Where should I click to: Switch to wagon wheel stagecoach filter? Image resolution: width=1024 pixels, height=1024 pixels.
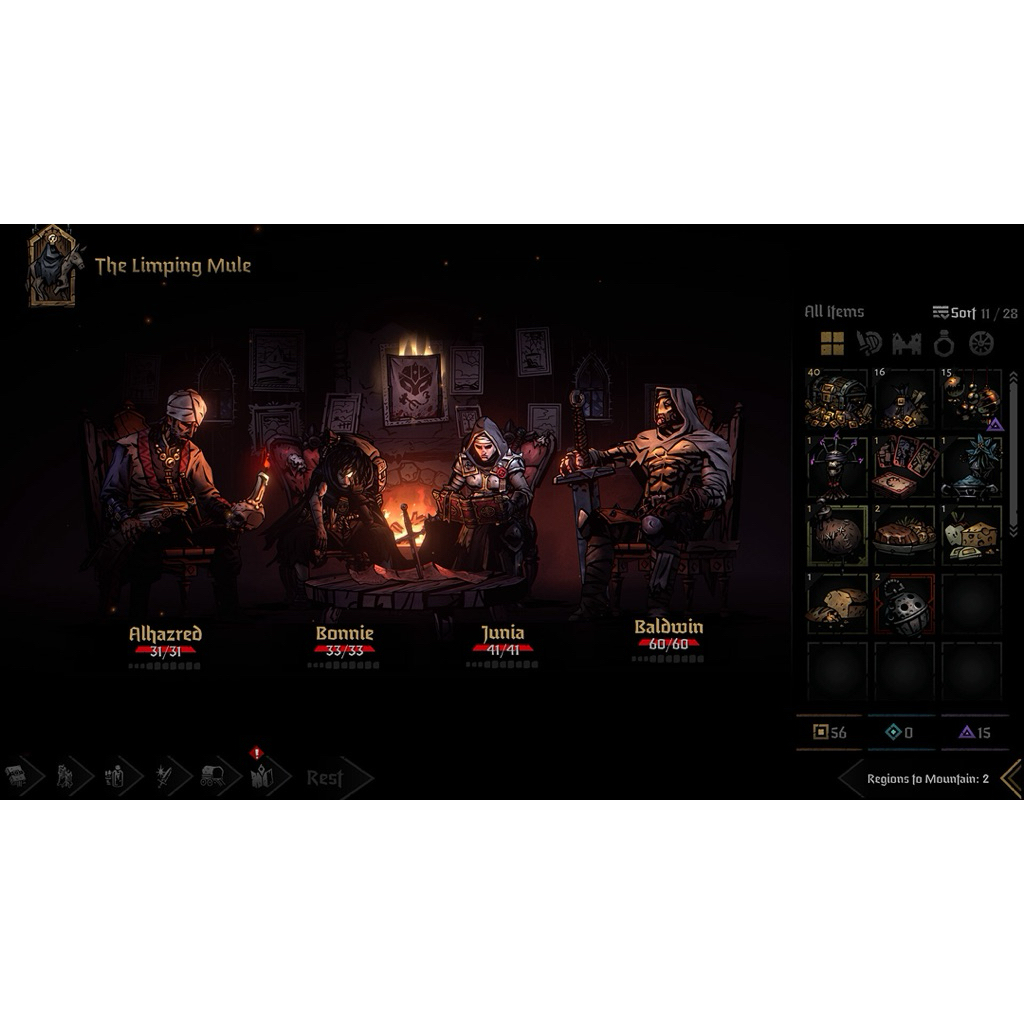pos(982,344)
